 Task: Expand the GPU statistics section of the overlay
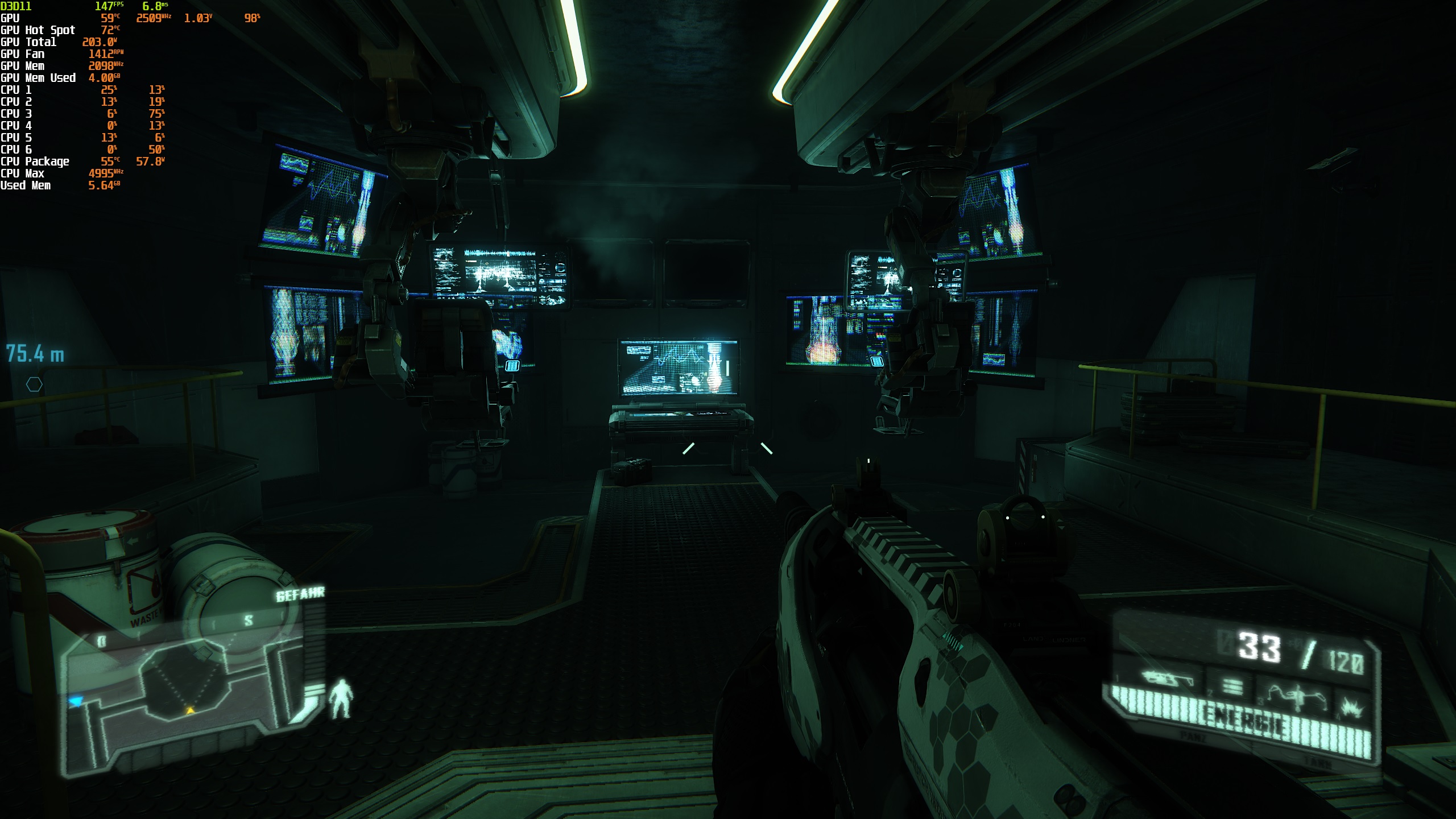pos(11,18)
